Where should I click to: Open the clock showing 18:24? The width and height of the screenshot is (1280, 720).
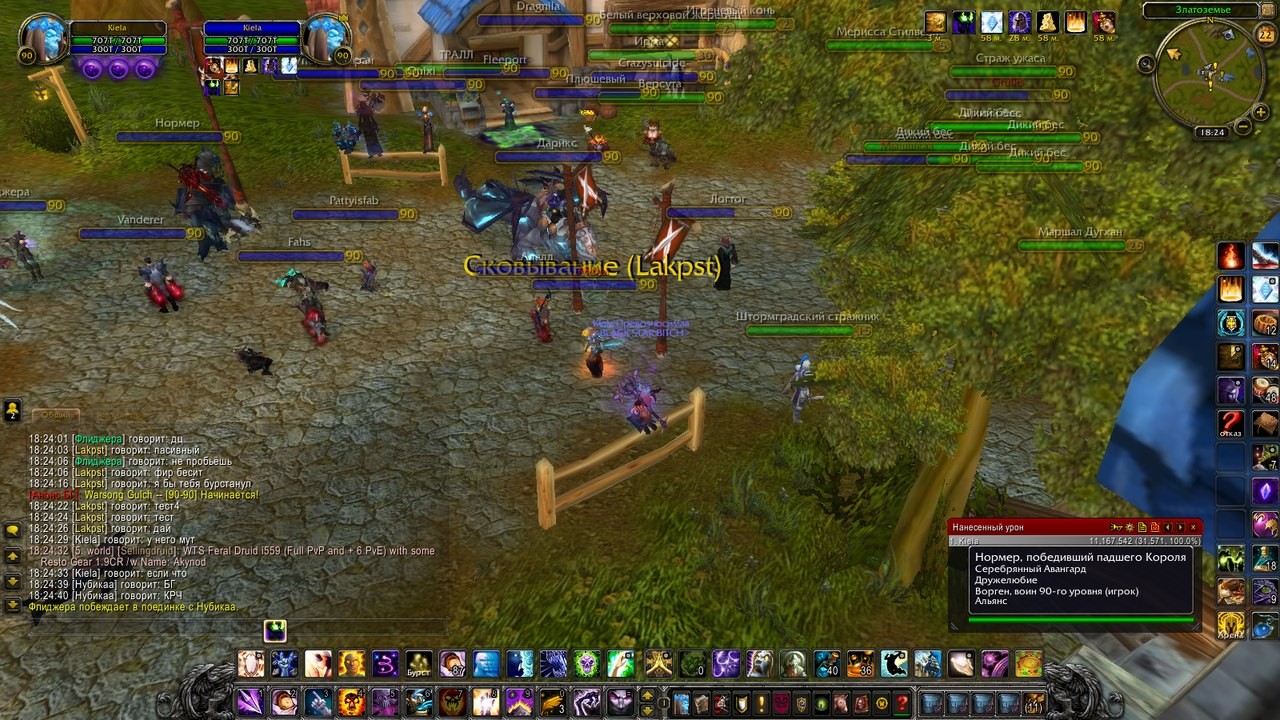[x=1211, y=132]
